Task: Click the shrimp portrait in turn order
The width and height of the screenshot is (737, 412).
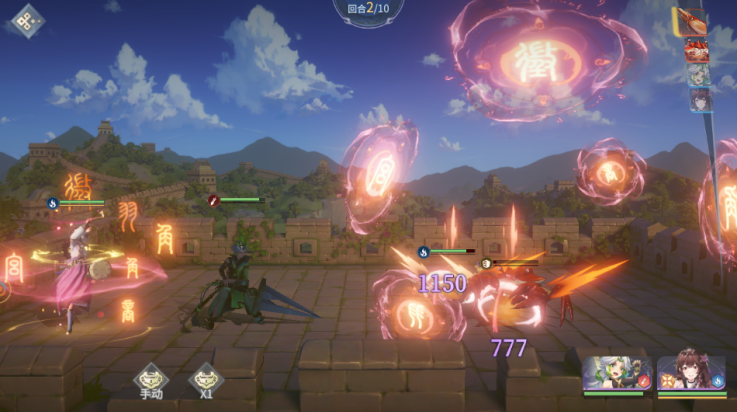Action: (x=692, y=22)
